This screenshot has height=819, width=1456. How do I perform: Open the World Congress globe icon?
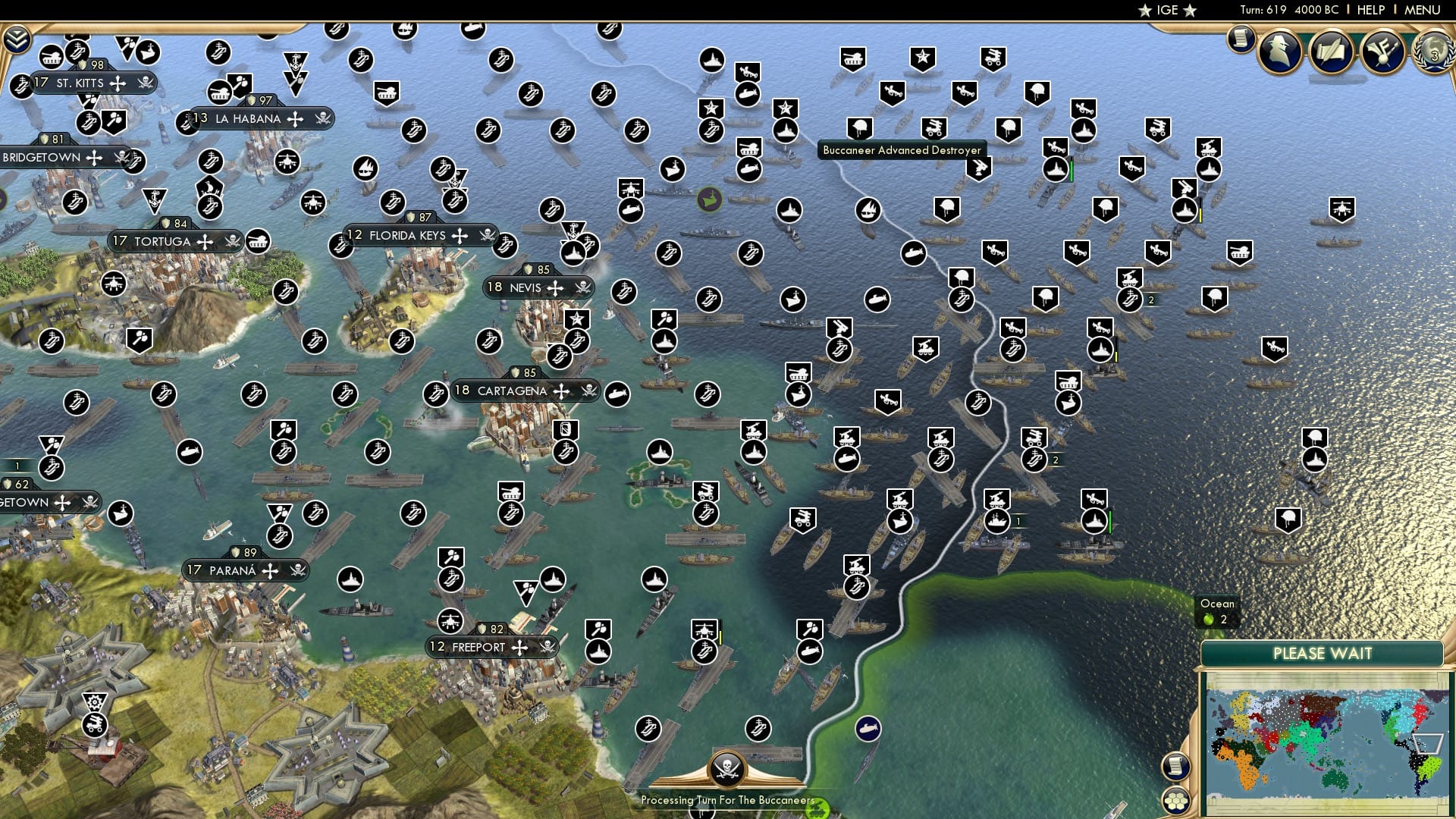pyautogui.click(x=1432, y=53)
